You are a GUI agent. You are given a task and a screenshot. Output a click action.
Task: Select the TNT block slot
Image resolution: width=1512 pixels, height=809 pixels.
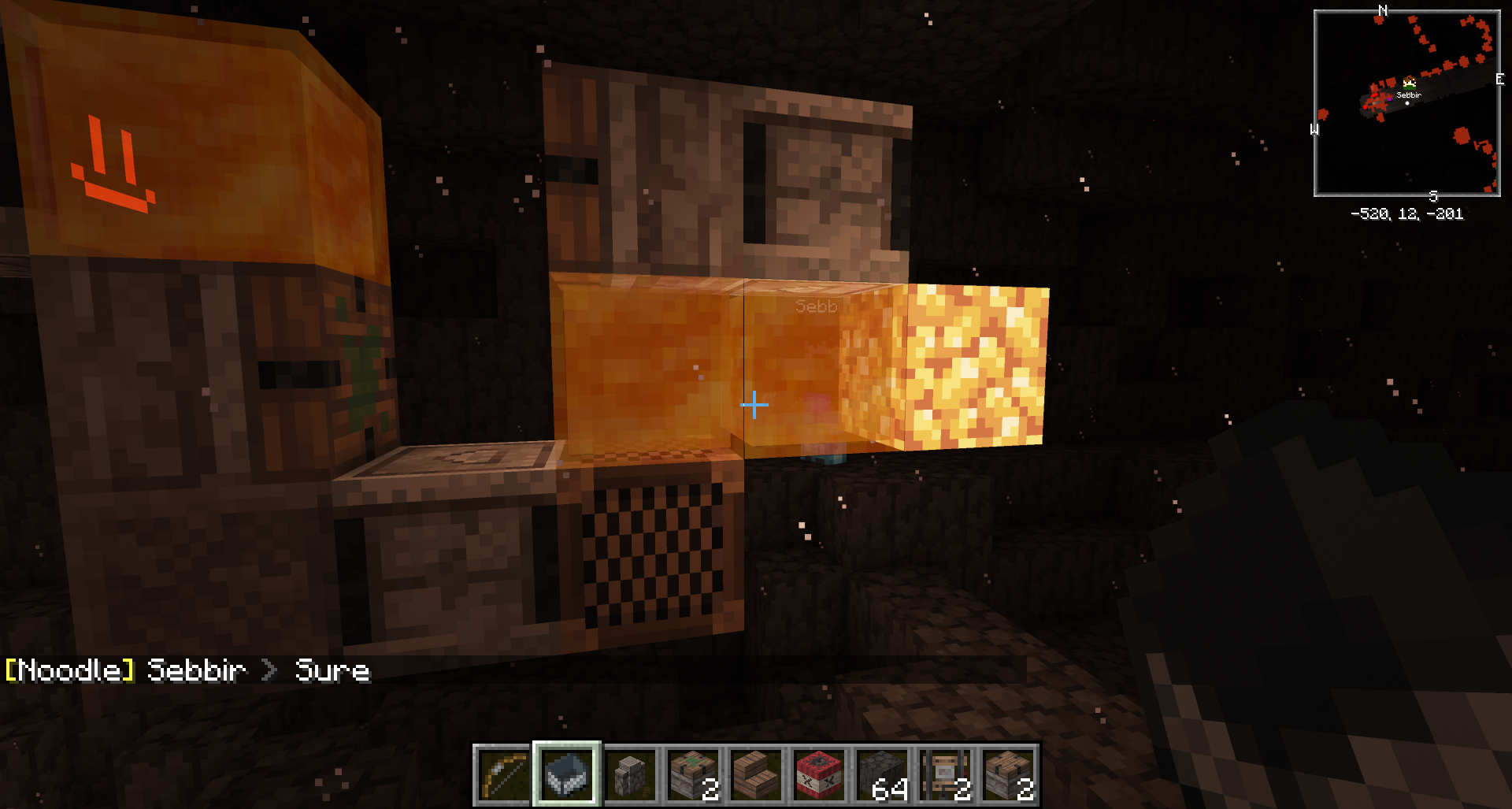[x=819, y=774]
